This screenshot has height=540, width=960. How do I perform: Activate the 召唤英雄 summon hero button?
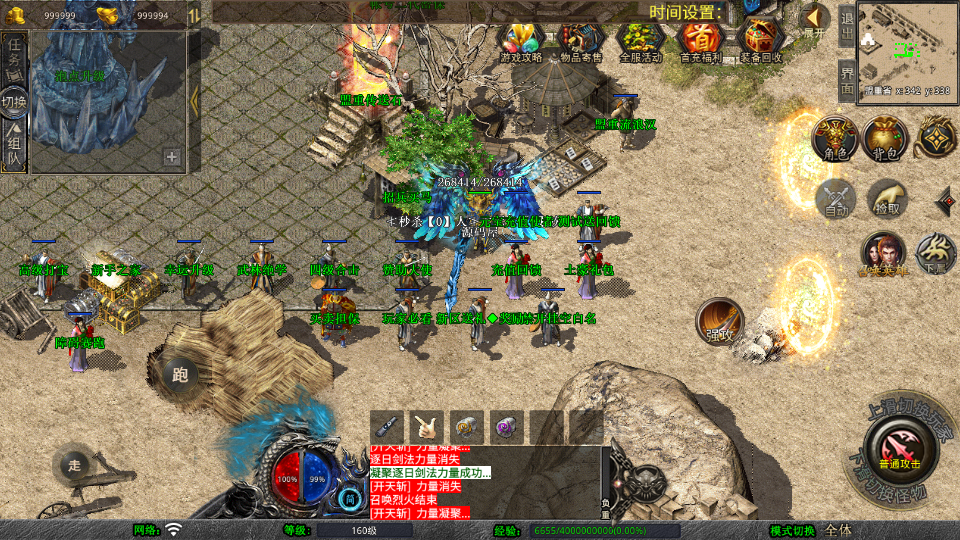pos(883,253)
